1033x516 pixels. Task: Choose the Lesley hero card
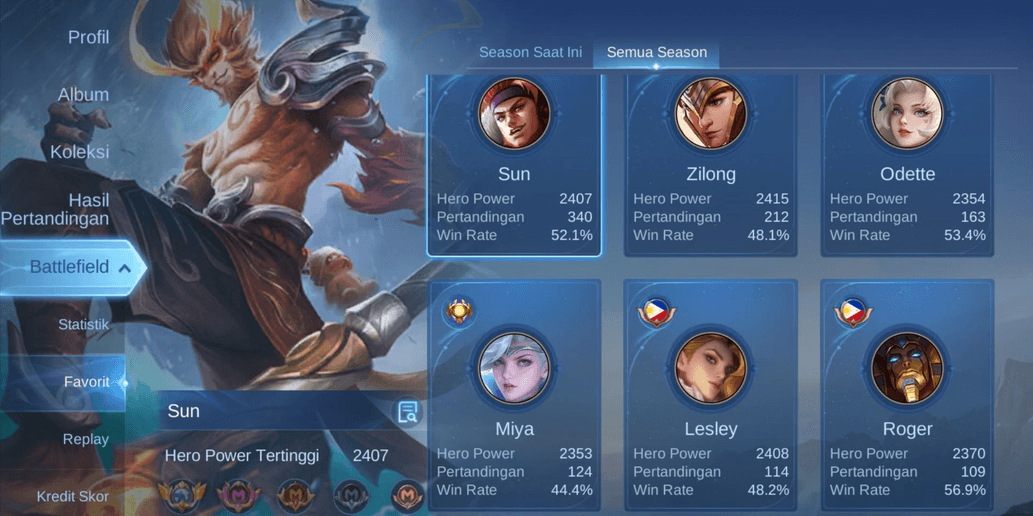pyautogui.click(x=711, y=396)
